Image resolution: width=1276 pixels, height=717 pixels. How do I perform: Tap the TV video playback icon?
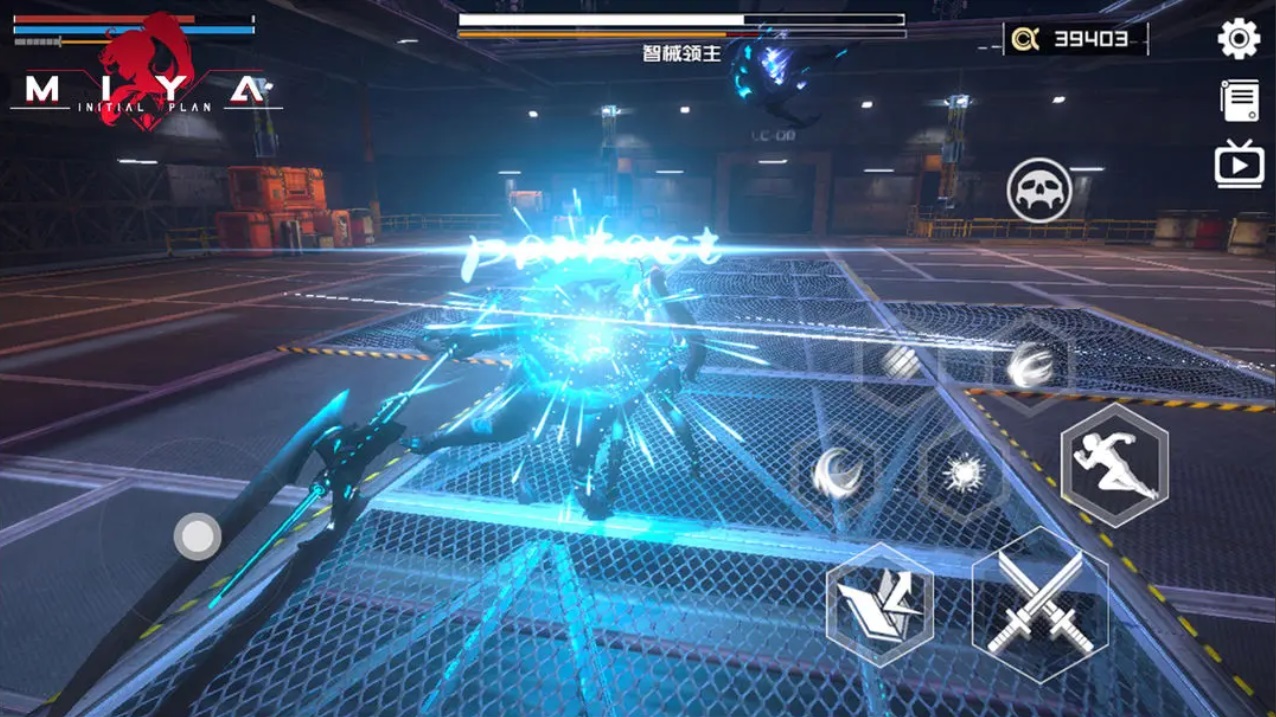1239,164
